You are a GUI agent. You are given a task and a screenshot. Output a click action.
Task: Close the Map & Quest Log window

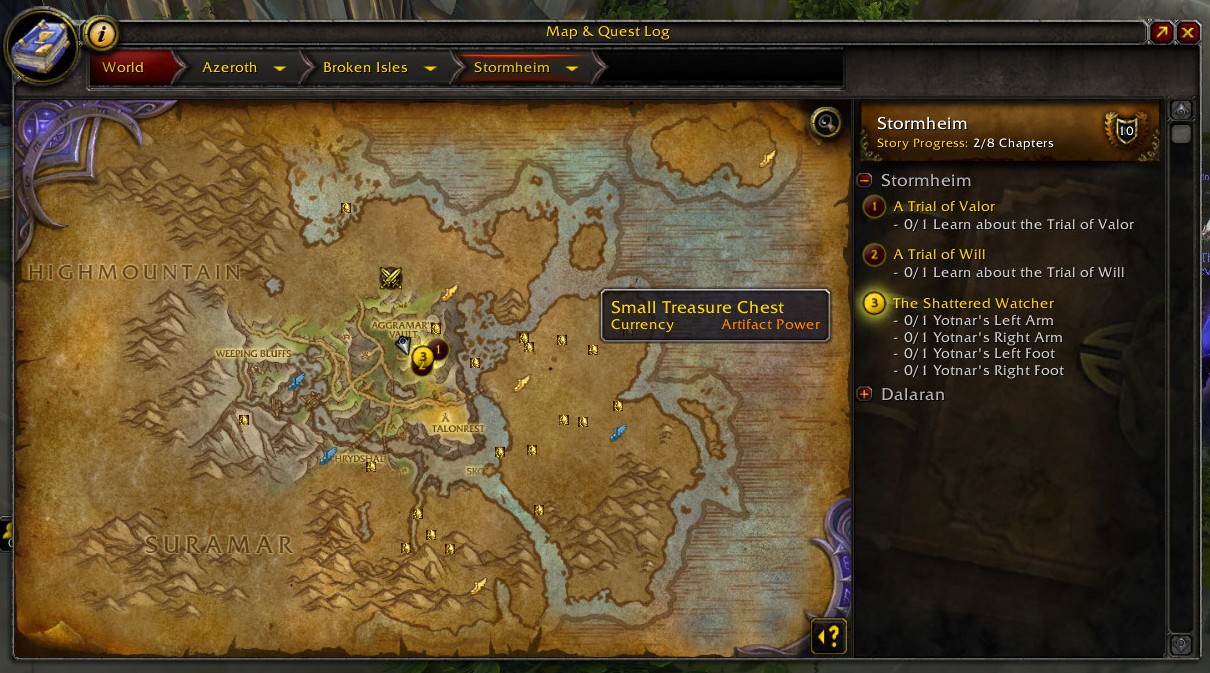click(x=1188, y=32)
